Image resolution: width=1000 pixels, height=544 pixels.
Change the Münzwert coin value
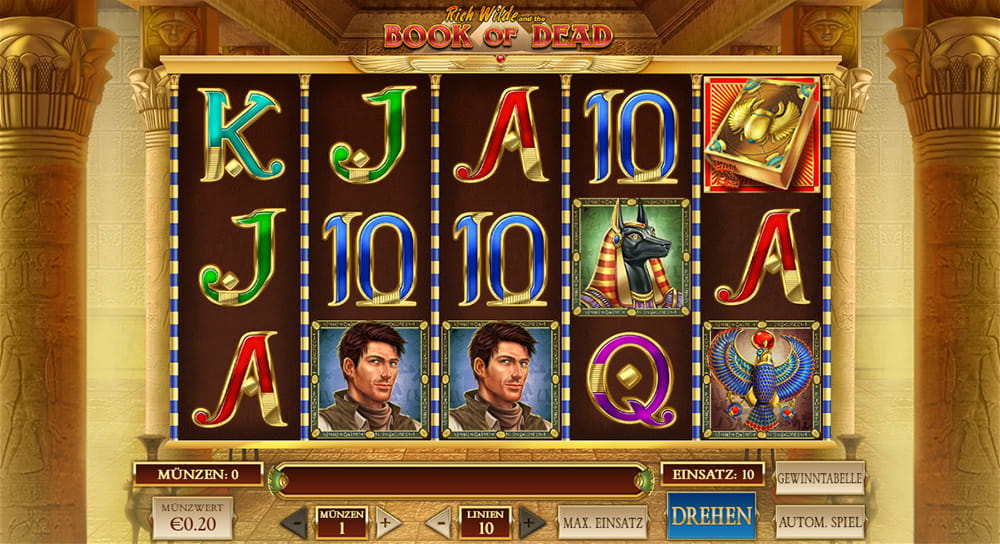[x=192, y=520]
